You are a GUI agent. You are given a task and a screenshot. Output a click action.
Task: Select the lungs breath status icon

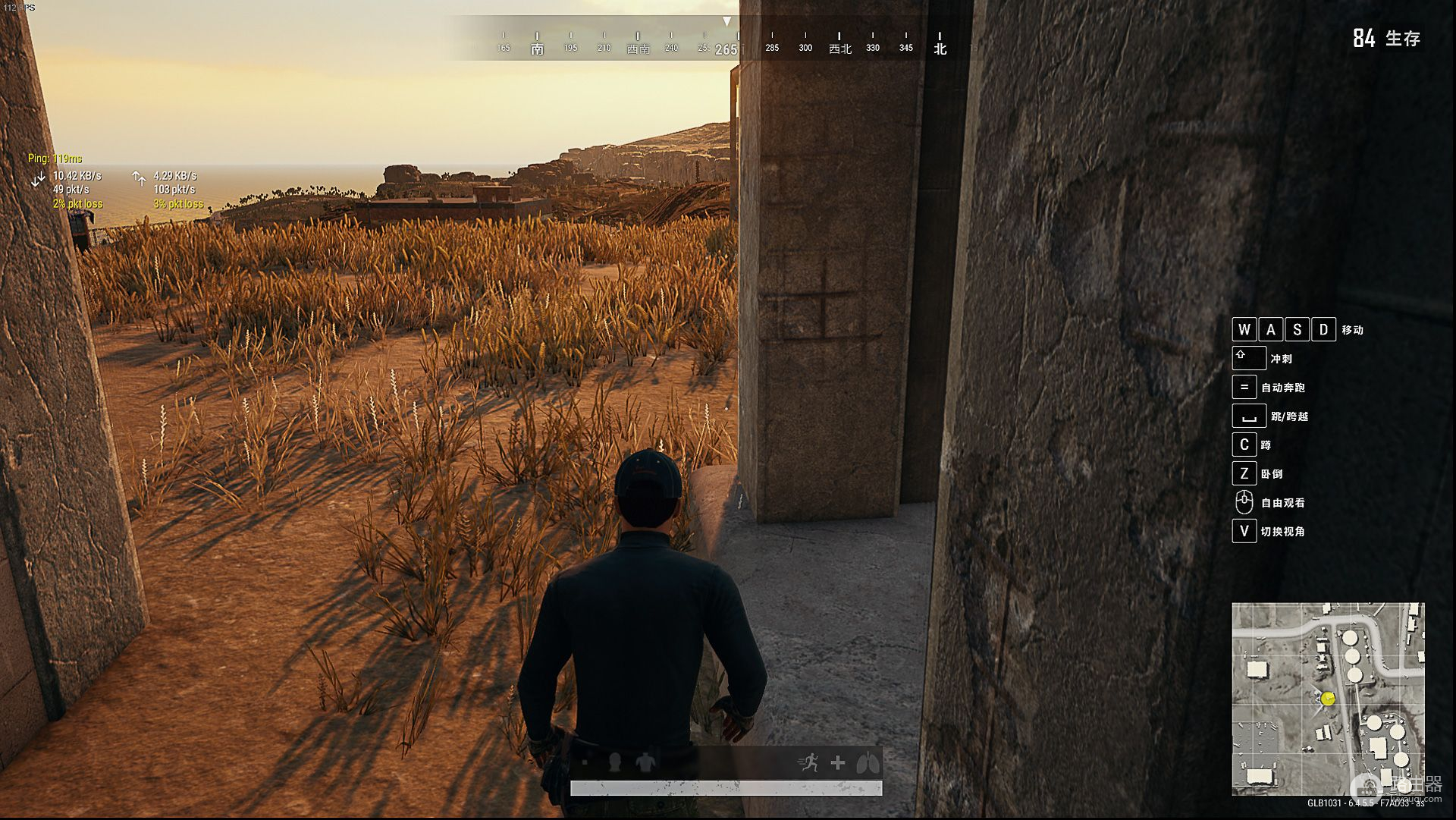click(868, 762)
